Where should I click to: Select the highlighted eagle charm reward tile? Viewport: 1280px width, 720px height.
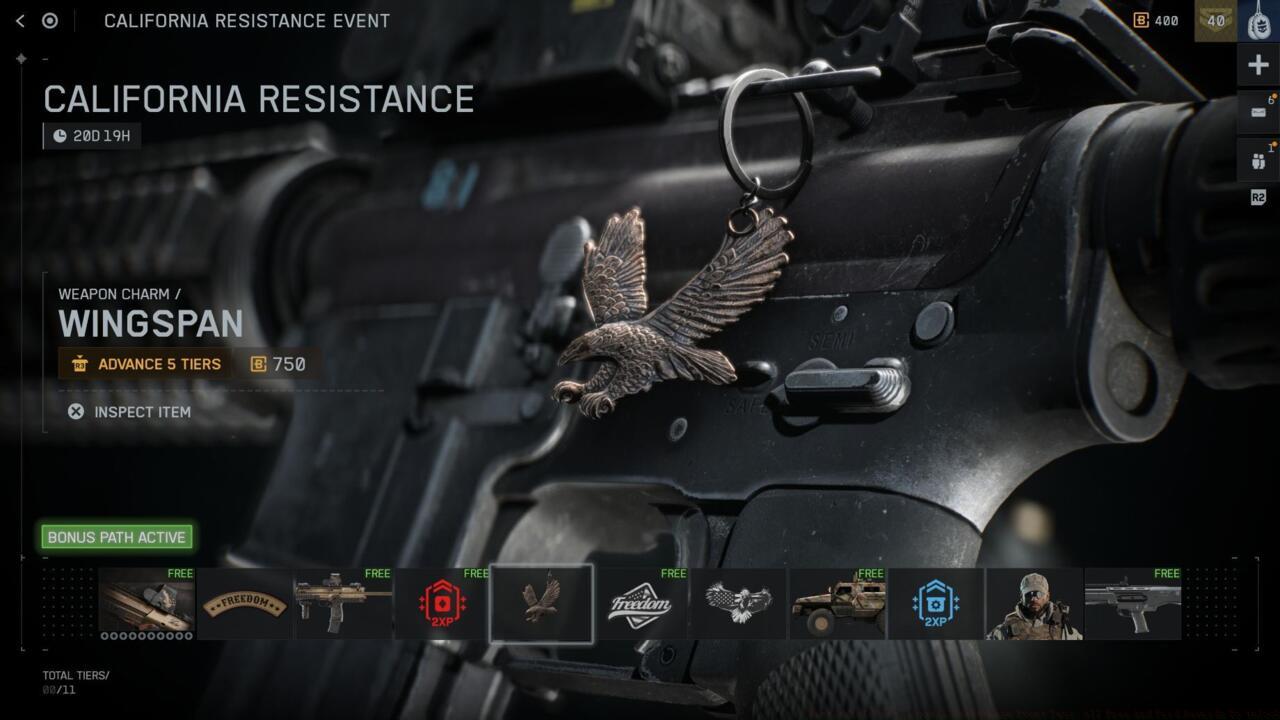pos(541,604)
